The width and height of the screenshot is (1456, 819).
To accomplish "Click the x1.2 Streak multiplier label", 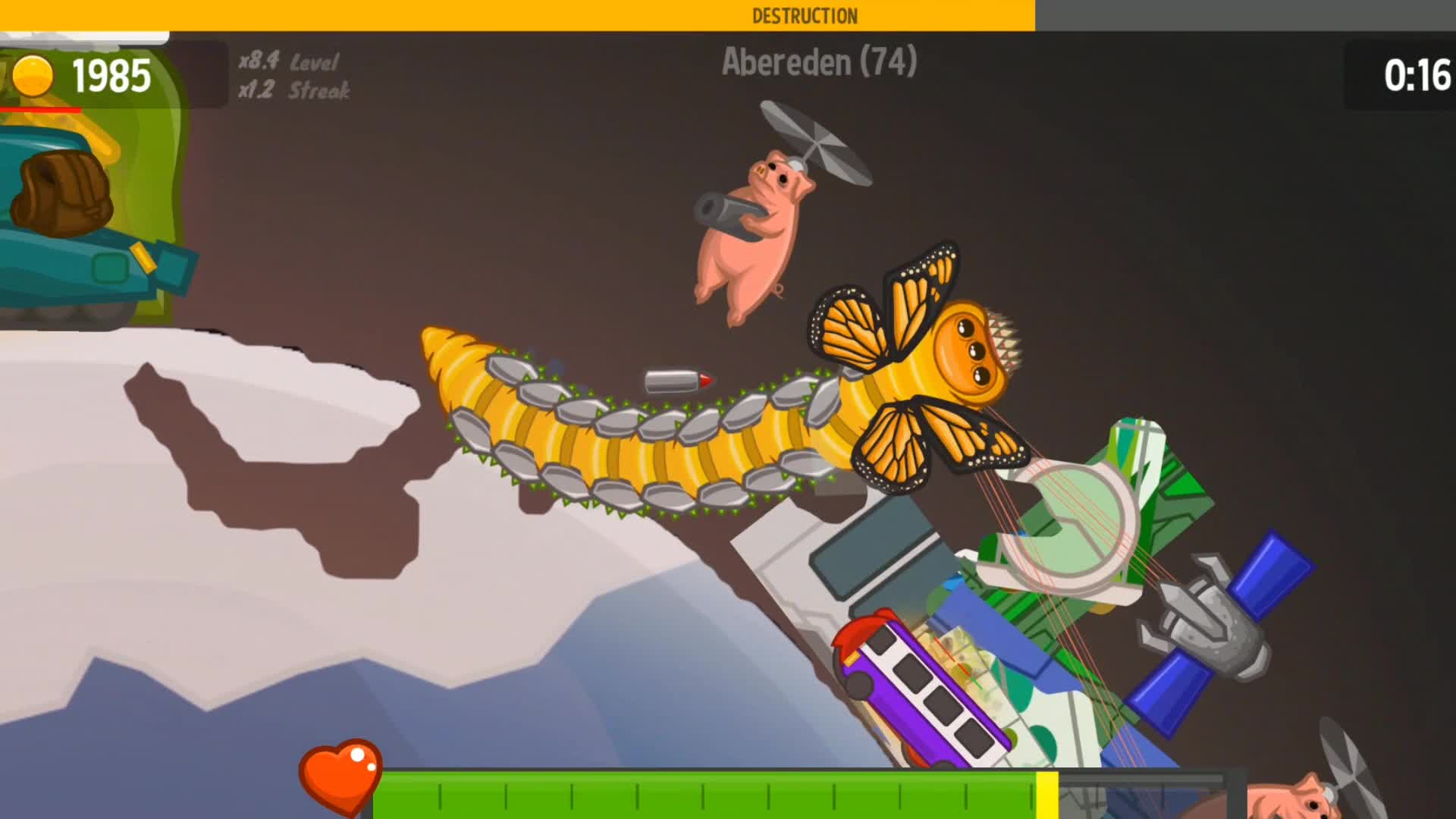I will tap(292, 91).
